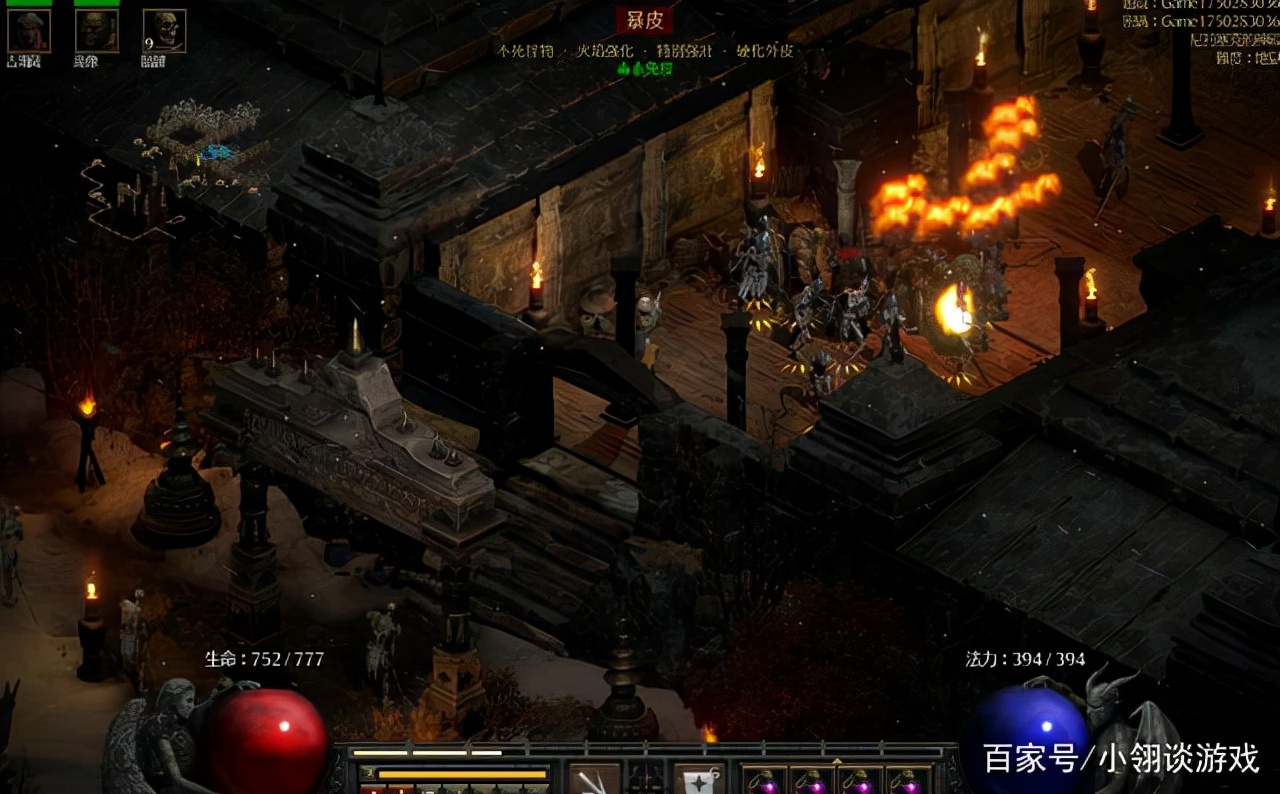
Task: Select the skeleton minion portrait showing 9
Action: coord(164,31)
